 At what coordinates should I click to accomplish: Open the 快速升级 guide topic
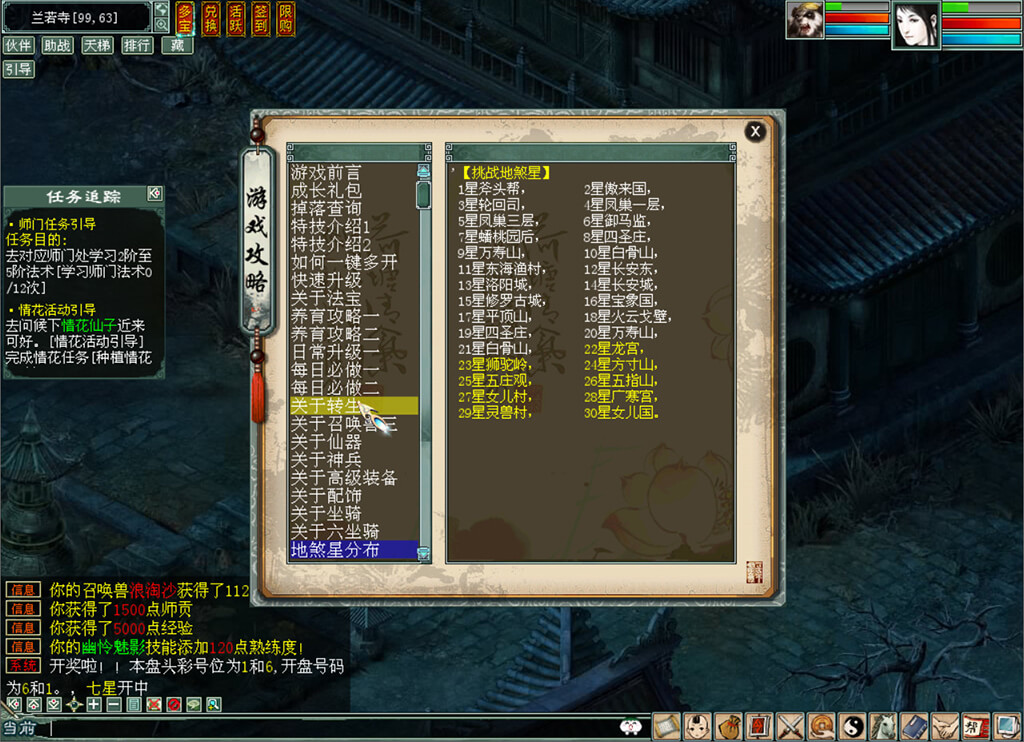coord(326,280)
